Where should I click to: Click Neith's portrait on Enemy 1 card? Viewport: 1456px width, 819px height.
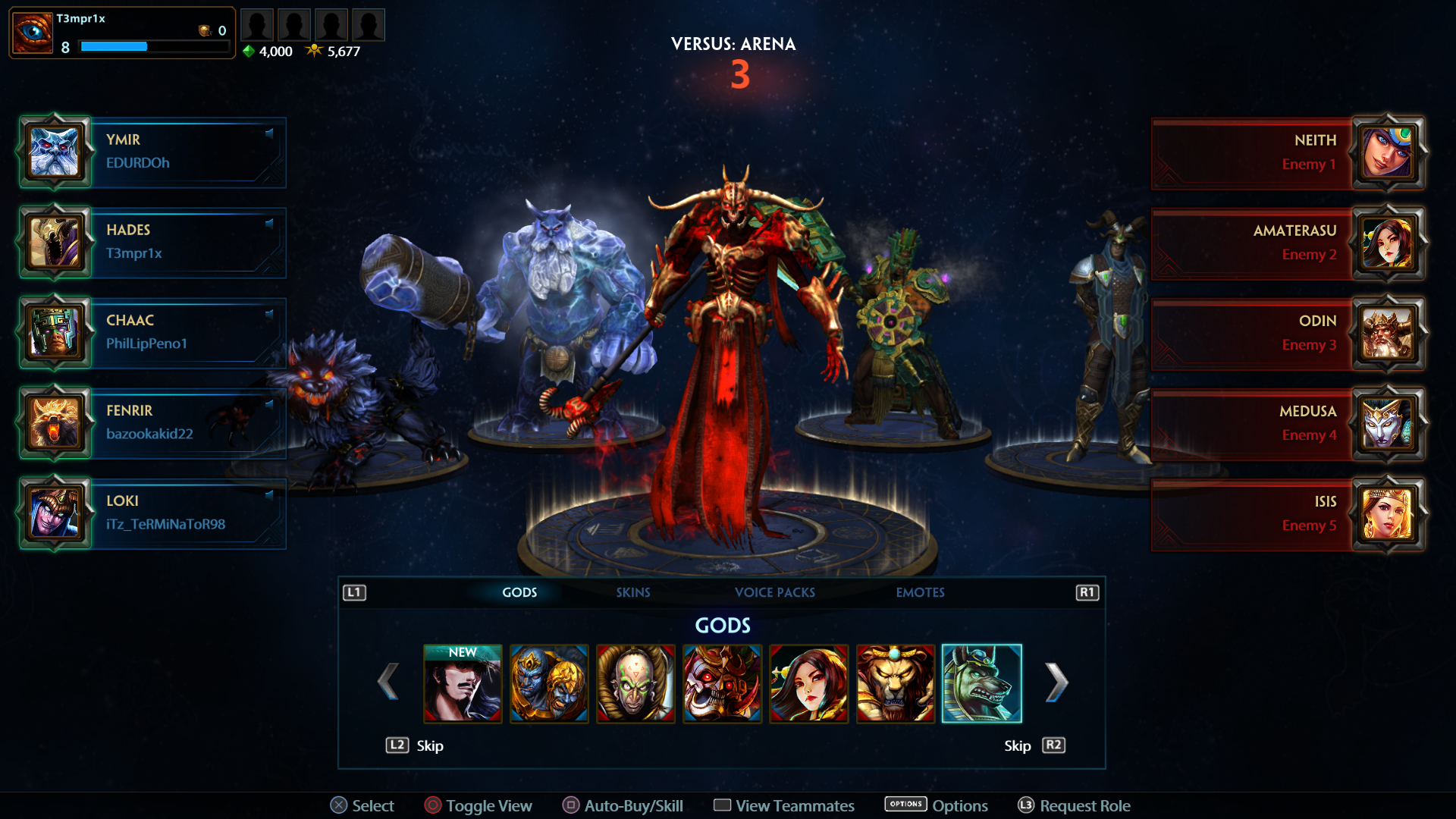point(1389,152)
